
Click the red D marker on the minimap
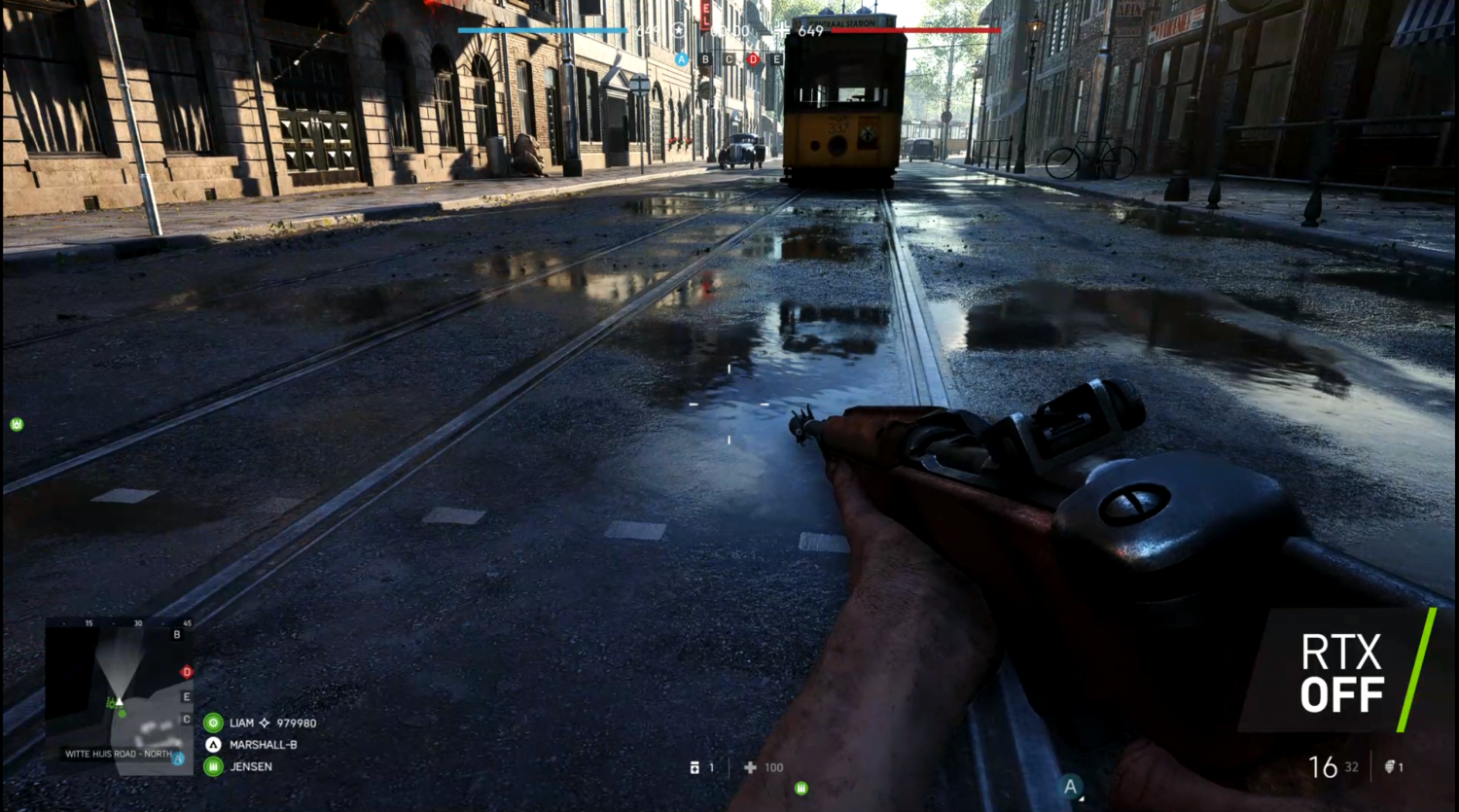(x=187, y=672)
